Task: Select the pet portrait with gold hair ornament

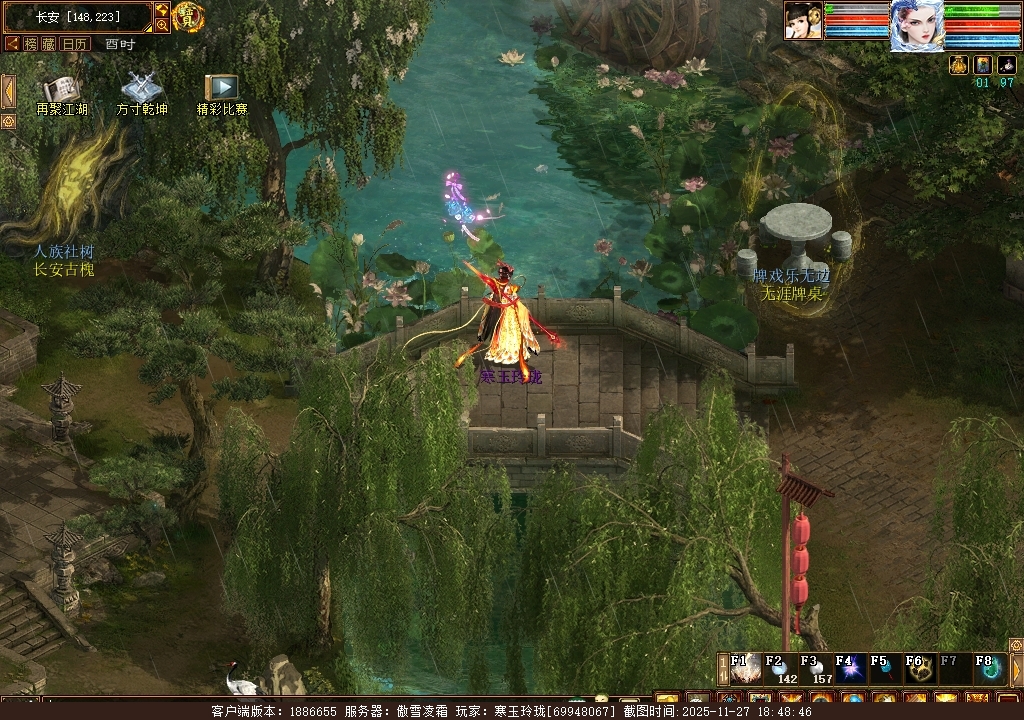Action: pyautogui.click(x=803, y=20)
